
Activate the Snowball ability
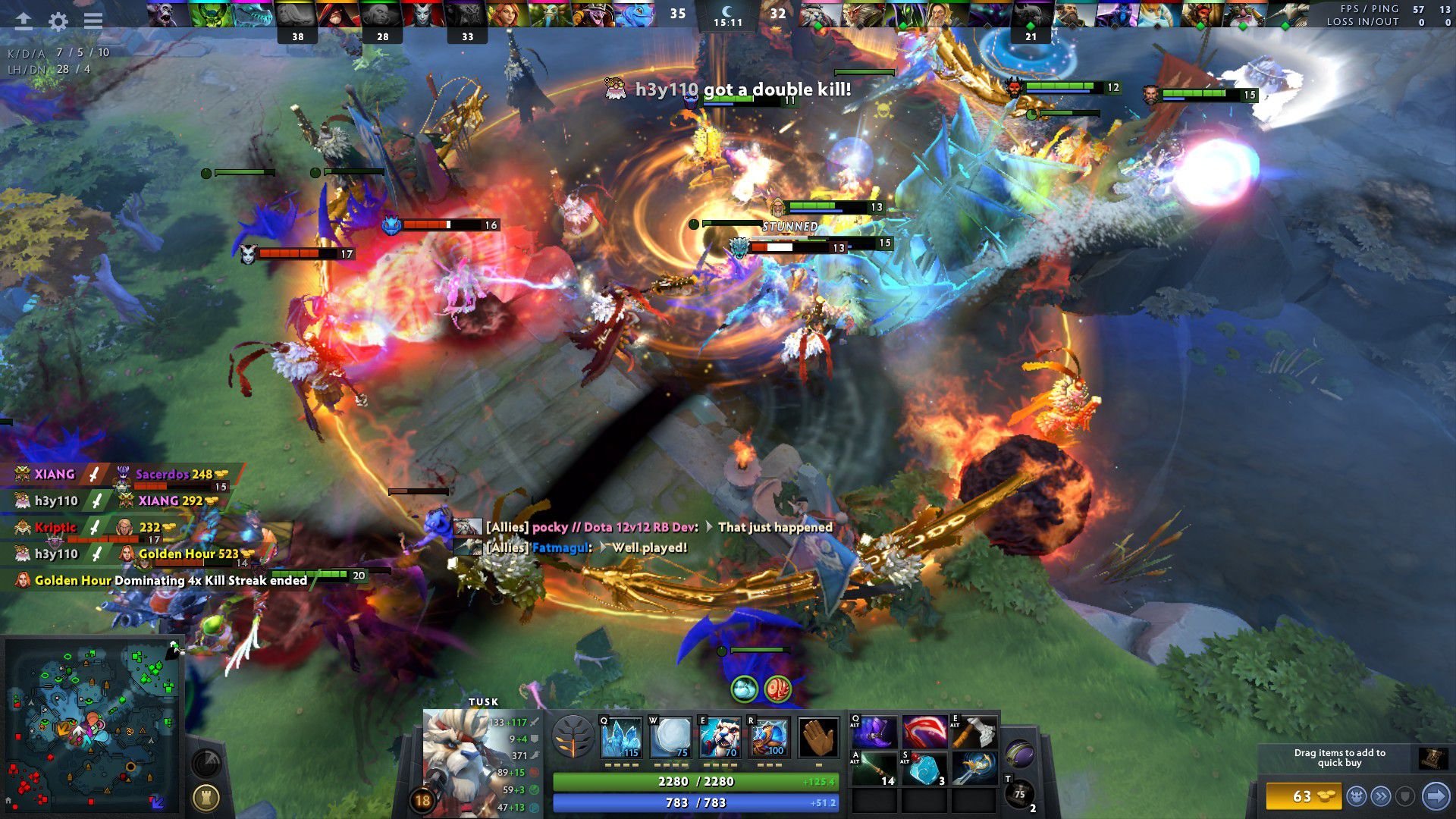coord(671,737)
